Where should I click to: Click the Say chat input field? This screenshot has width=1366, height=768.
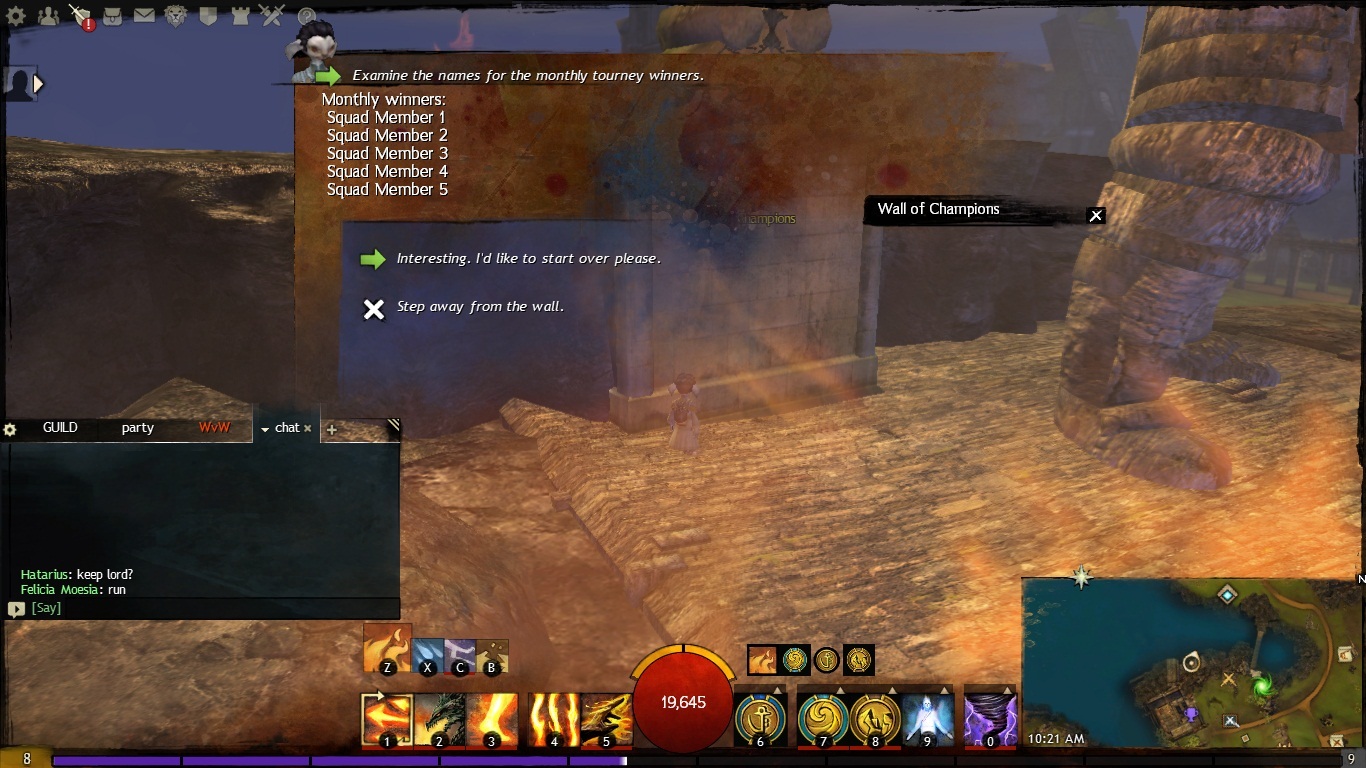tap(200, 608)
